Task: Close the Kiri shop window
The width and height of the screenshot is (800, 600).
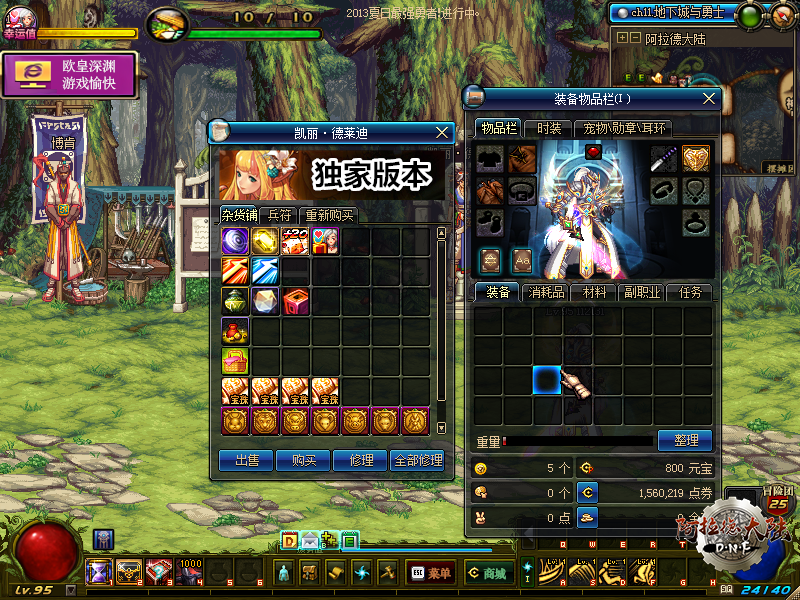Action: (x=443, y=132)
